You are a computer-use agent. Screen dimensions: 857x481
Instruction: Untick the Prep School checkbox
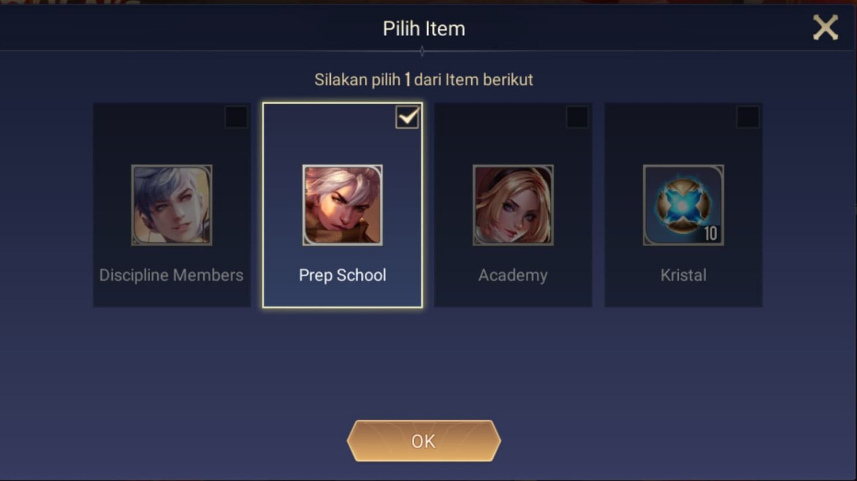tap(407, 117)
